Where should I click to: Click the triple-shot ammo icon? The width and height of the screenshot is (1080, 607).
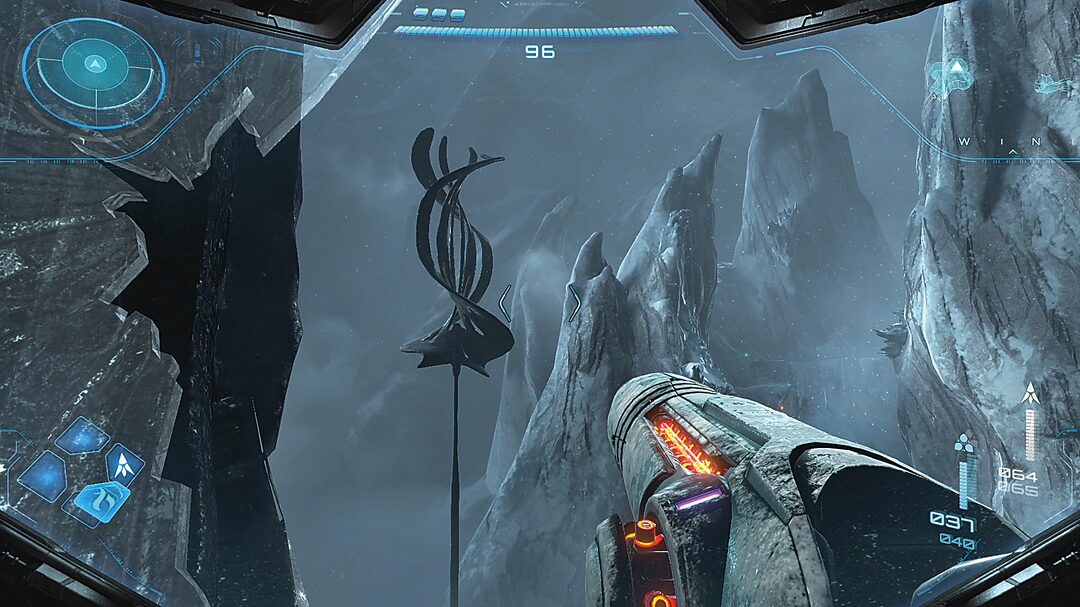tap(964, 443)
